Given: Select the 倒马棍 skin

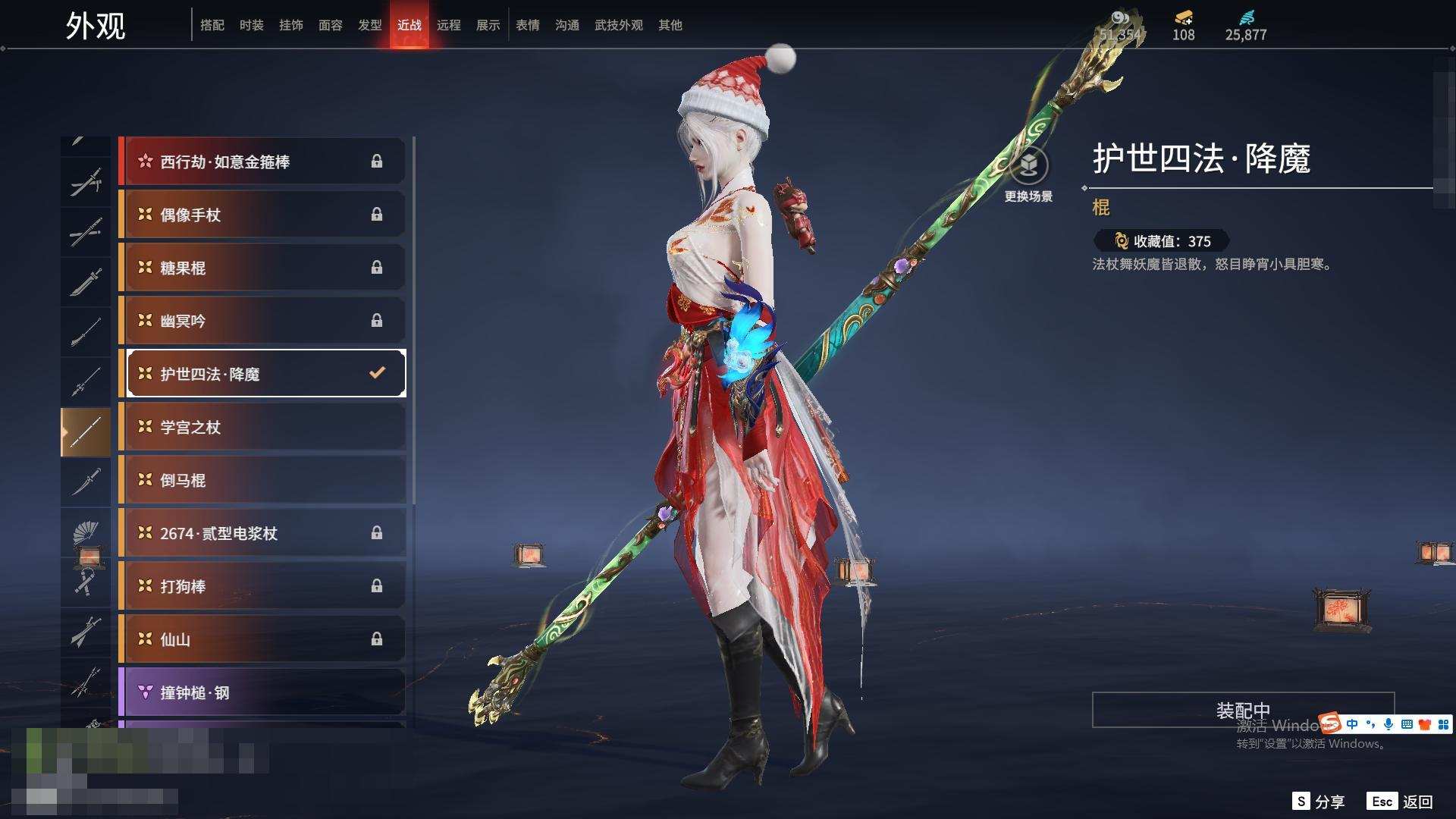Looking at the screenshot, I should [x=262, y=480].
